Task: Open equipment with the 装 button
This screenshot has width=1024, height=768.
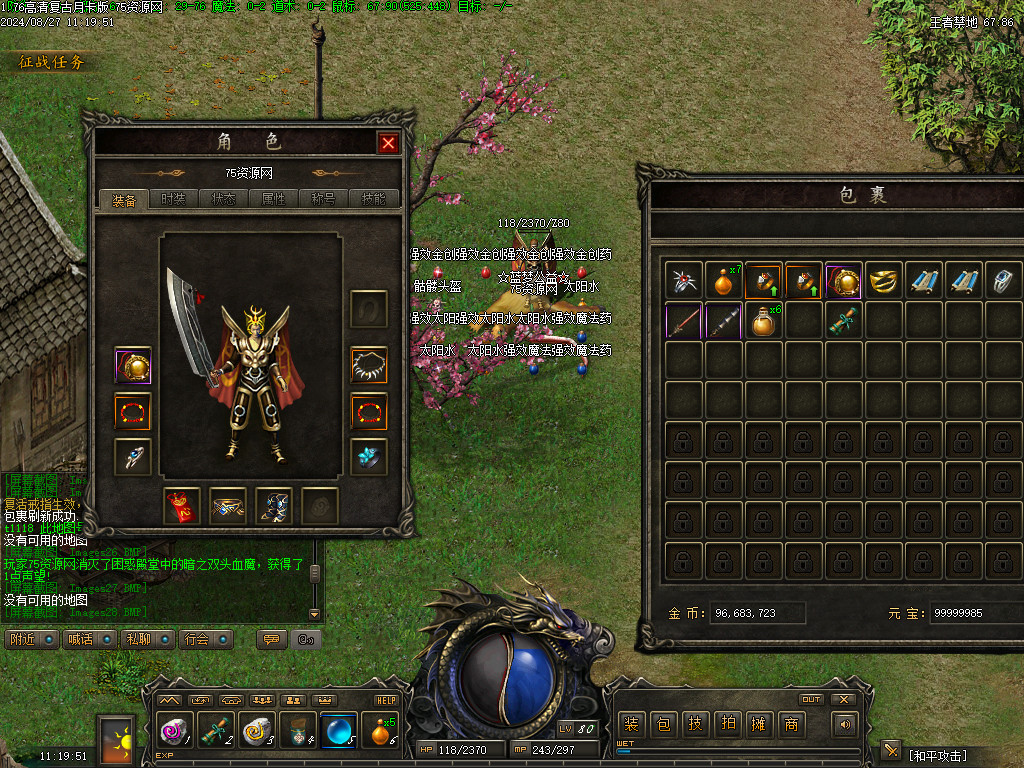Action: point(631,724)
